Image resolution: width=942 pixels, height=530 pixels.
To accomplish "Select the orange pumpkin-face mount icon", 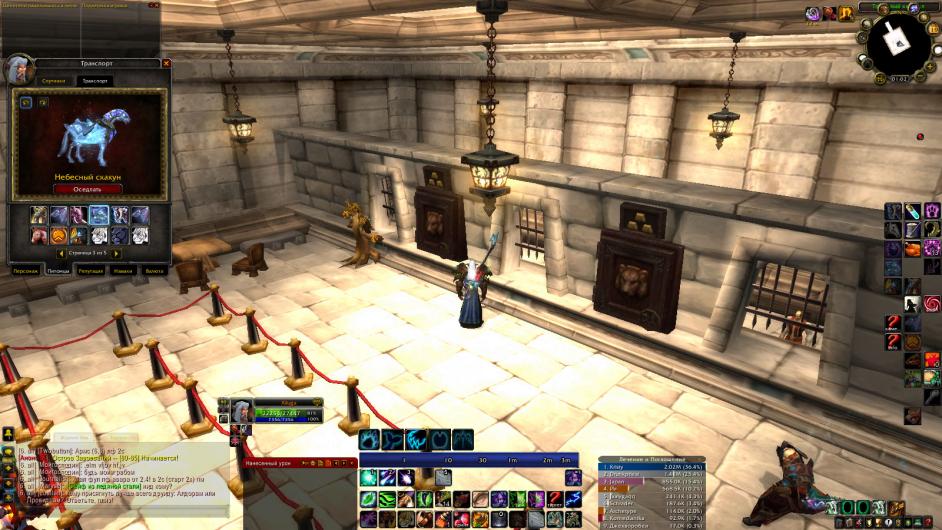I will (58, 236).
